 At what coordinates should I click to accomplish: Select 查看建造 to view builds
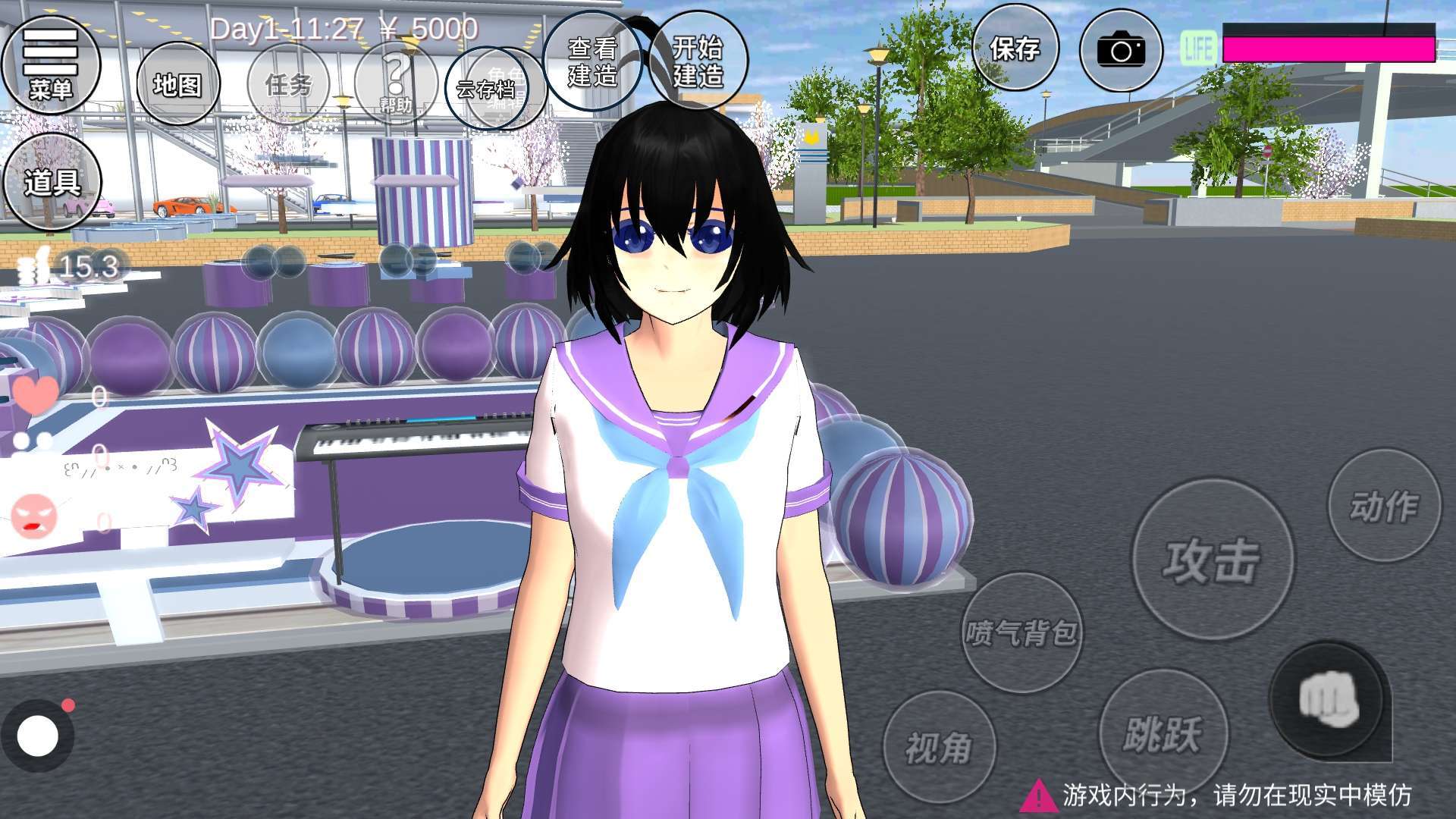[x=592, y=61]
